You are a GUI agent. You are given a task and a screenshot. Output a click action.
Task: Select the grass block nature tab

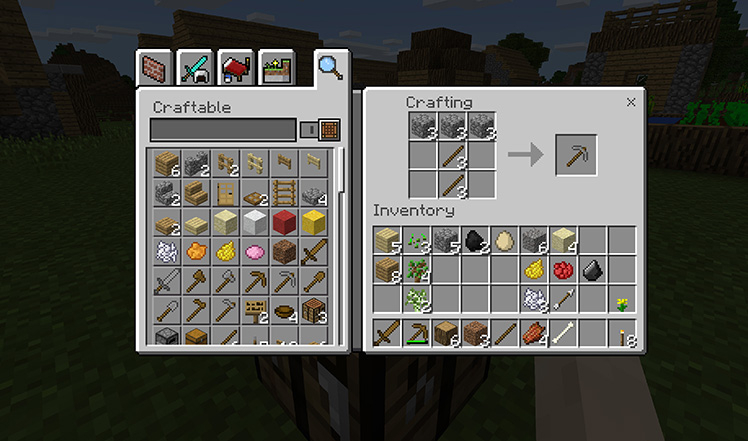tap(273, 68)
